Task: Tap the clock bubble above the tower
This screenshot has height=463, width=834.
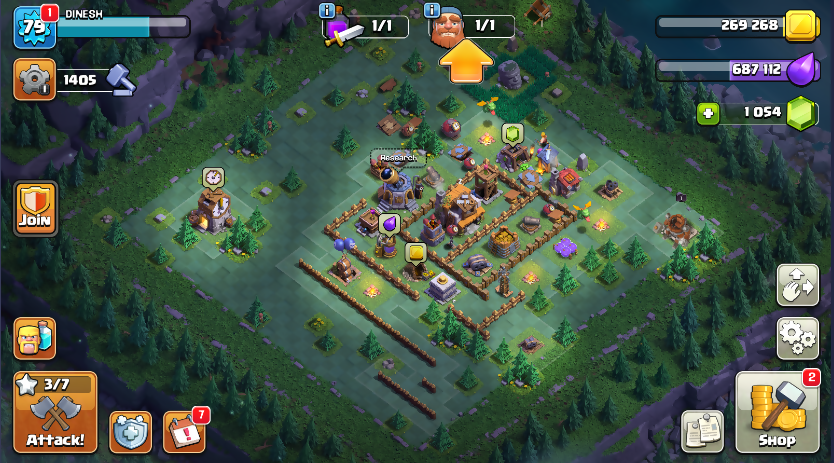Action: 213,177
